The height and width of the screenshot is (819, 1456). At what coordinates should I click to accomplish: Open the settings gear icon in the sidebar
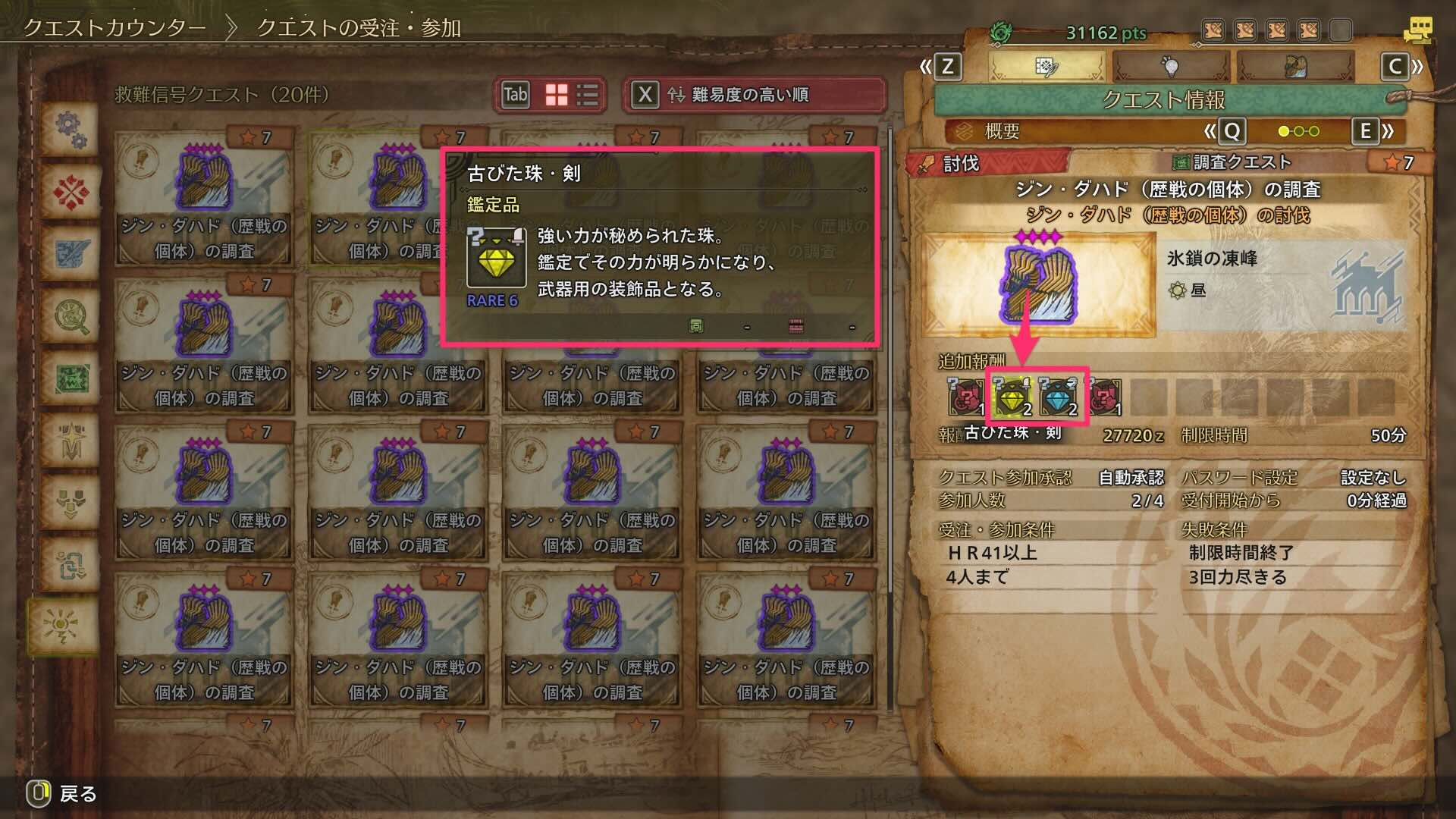tap(70, 131)
